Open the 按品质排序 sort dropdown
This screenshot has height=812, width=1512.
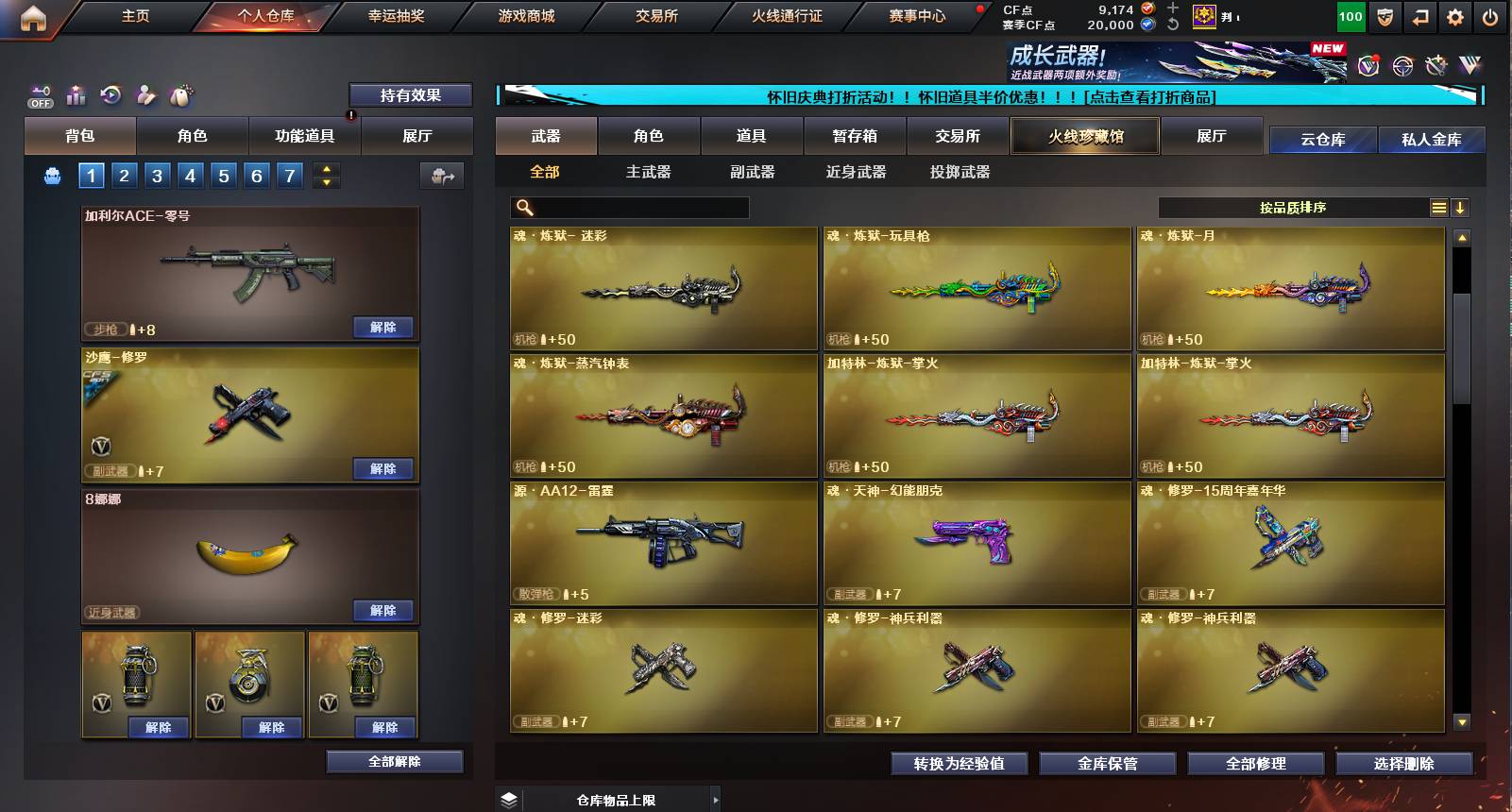click(1294, 206)
